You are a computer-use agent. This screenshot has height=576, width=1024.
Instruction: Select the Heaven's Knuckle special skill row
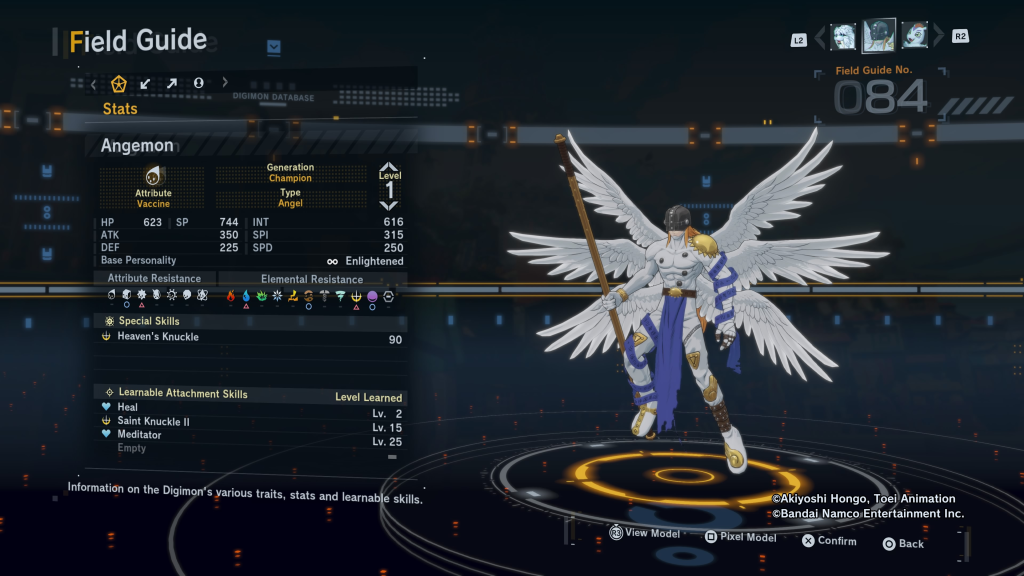(x=250, y=338)
